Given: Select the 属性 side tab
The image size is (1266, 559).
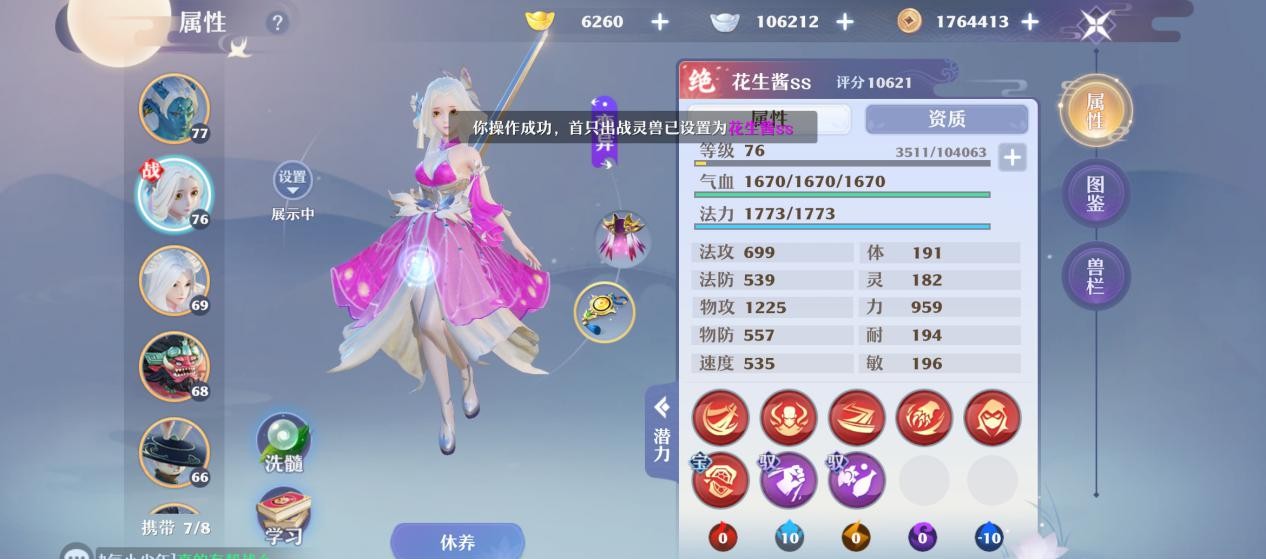Looking at the screenshot, I should [x=1095, y=111].
